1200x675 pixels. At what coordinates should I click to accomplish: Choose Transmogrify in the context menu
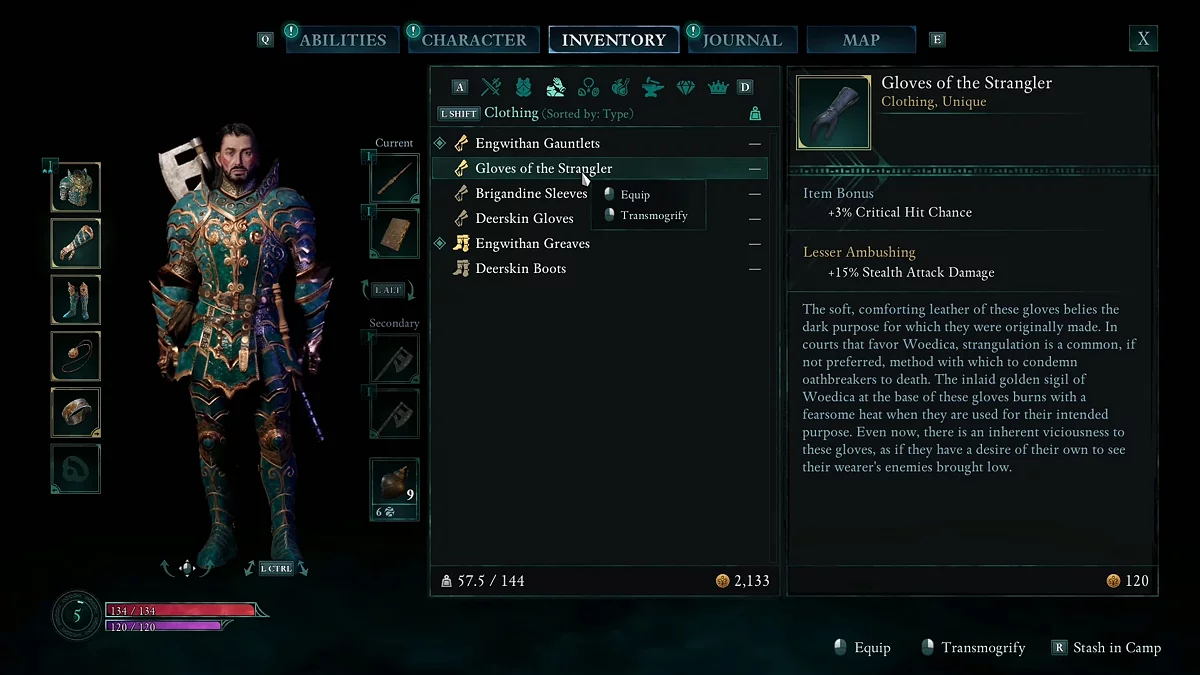click(653, 216)
